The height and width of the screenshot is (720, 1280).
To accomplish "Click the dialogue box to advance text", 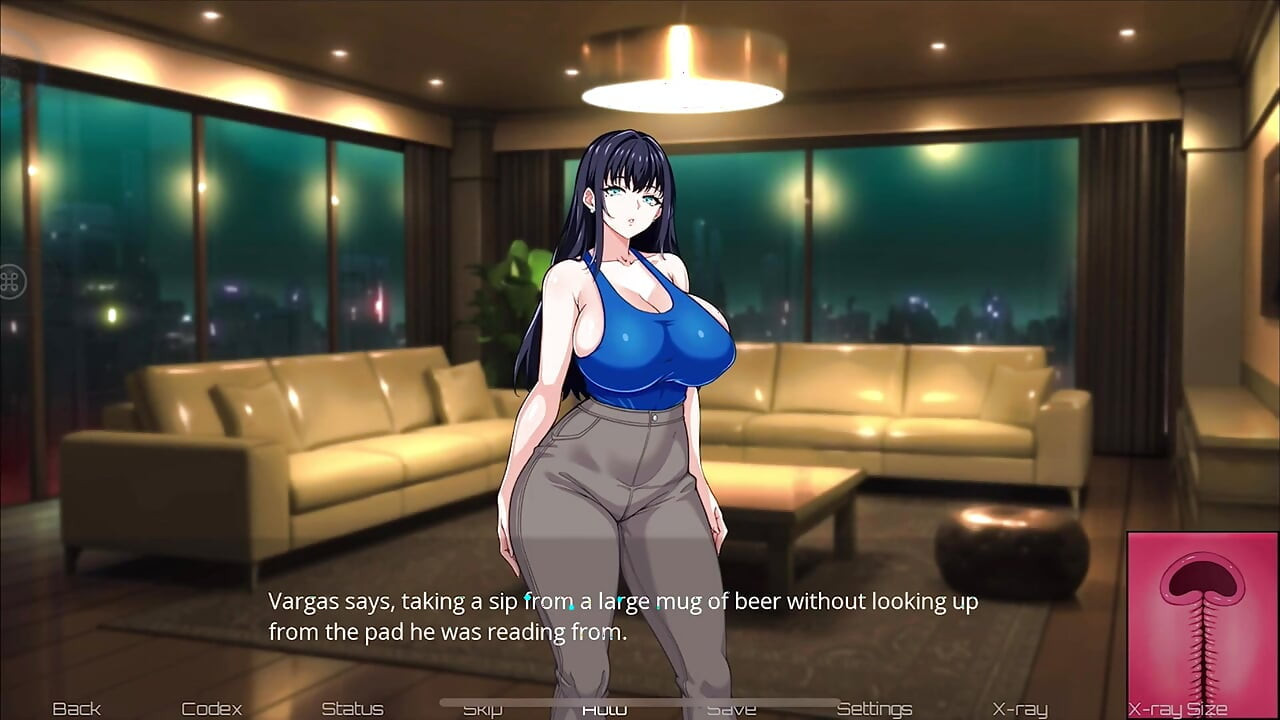I will point(620,616).
